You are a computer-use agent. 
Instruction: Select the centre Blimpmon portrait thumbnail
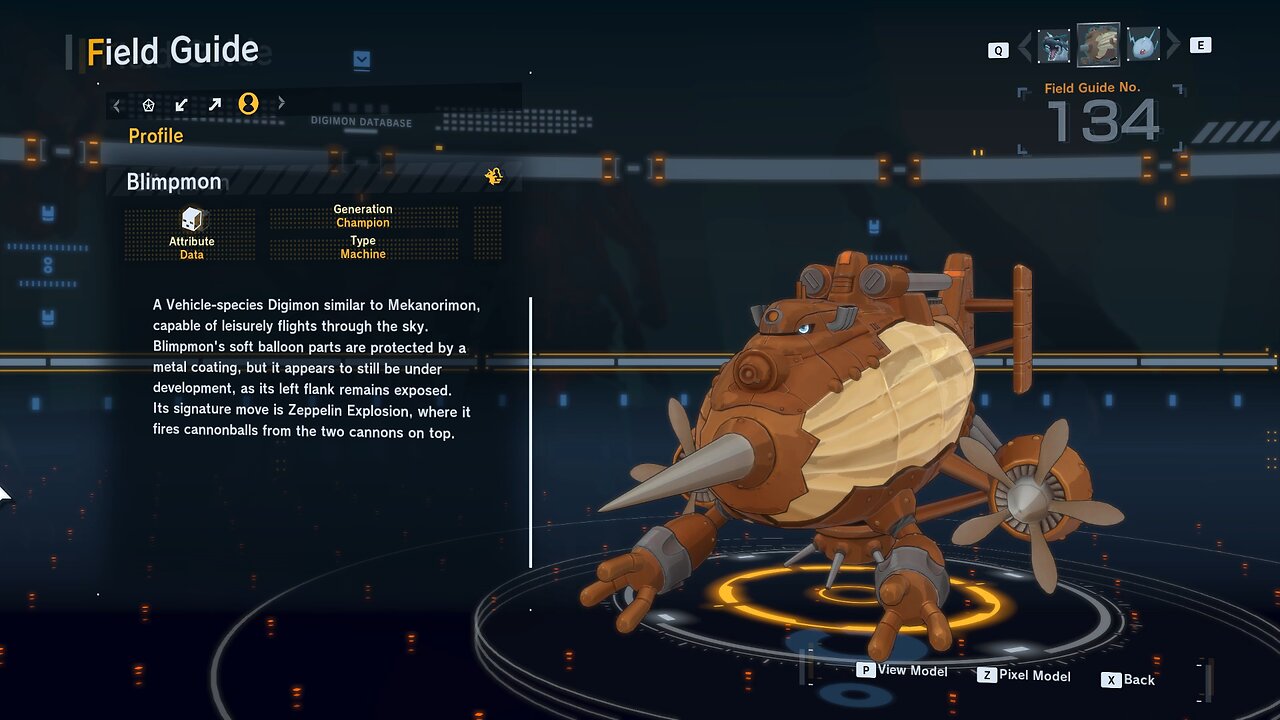pos(1098,45)
